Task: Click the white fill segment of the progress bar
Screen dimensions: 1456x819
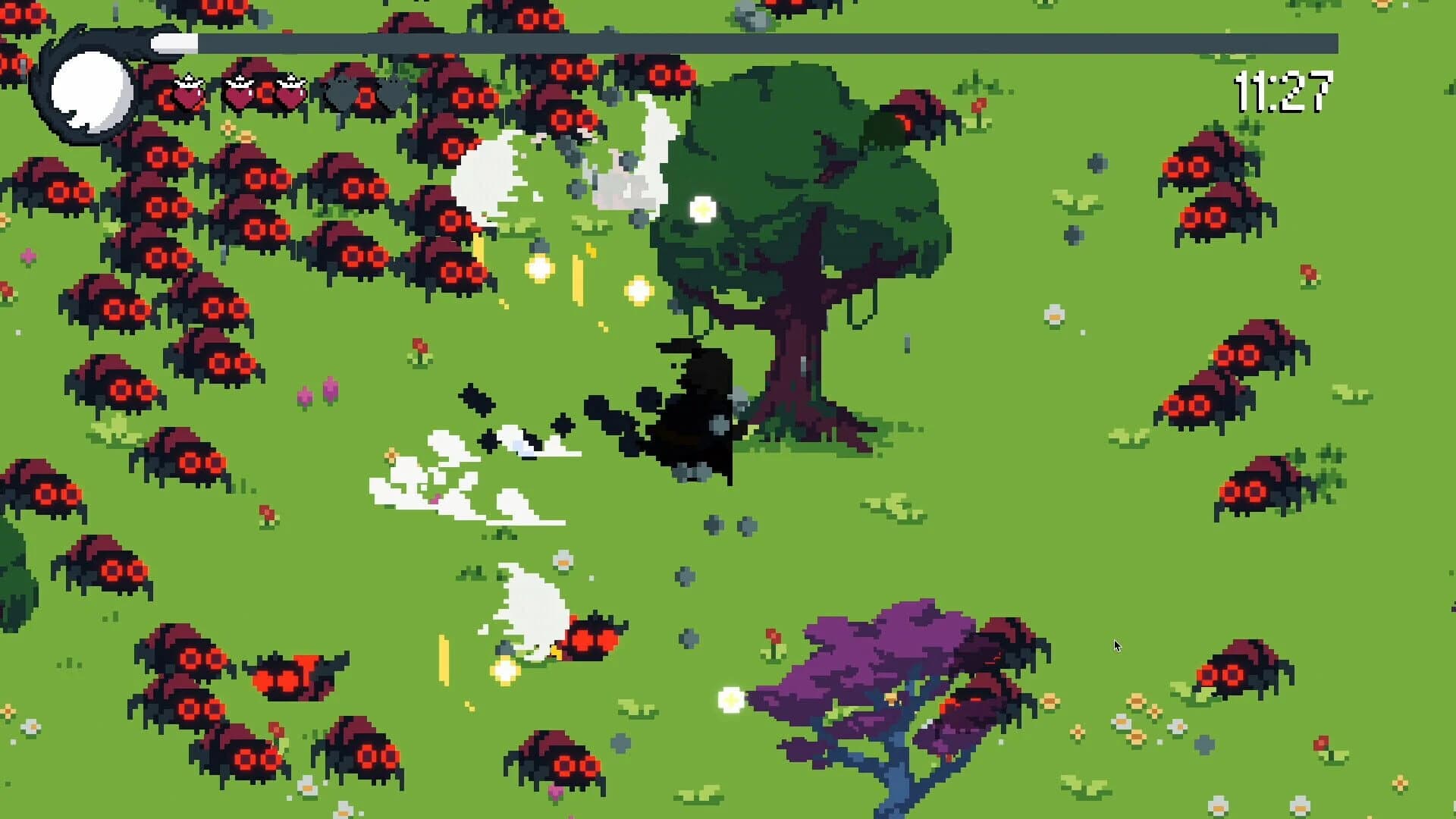Action: pos(174,43)
